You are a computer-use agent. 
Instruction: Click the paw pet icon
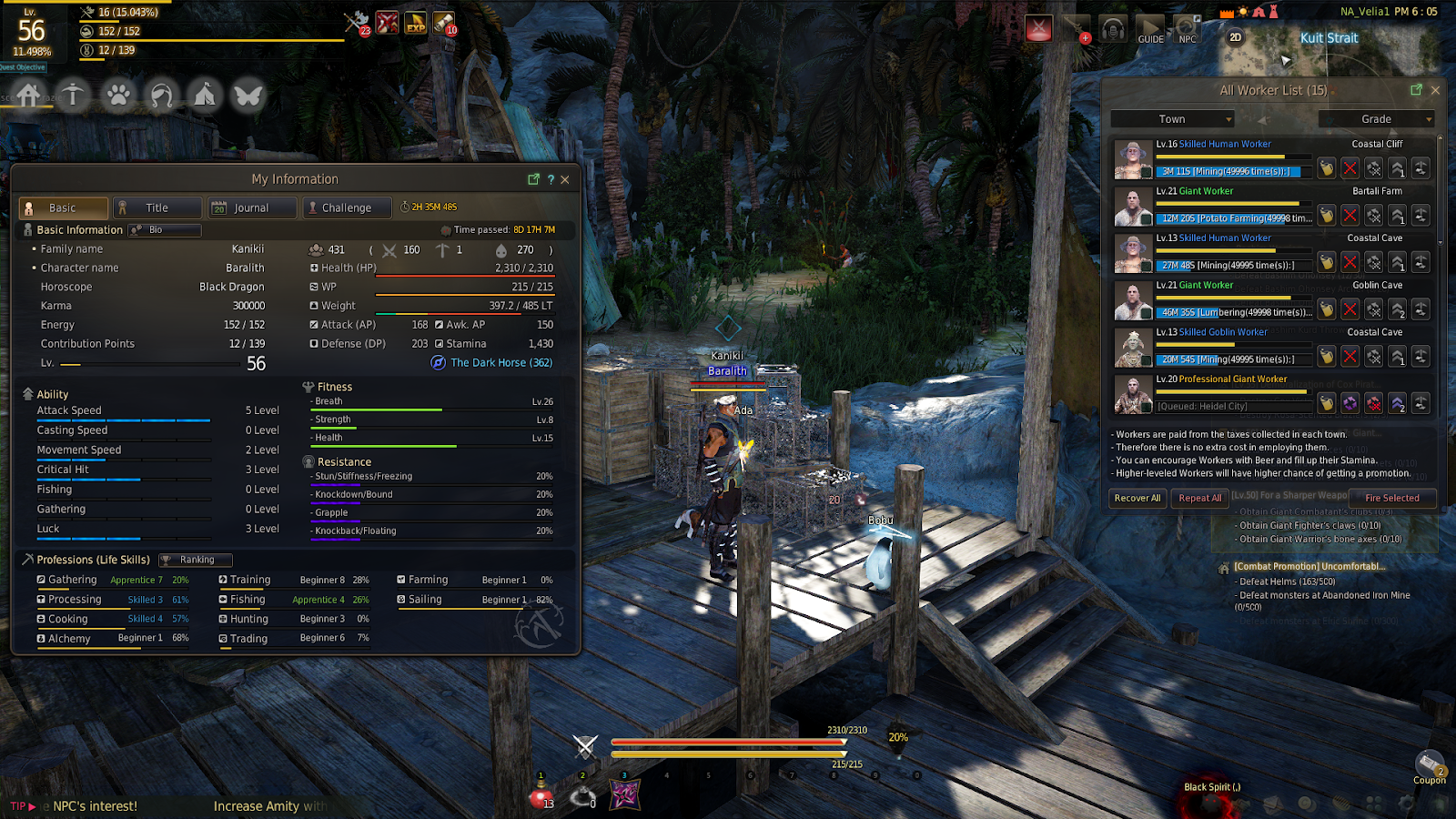coord(118,95)
